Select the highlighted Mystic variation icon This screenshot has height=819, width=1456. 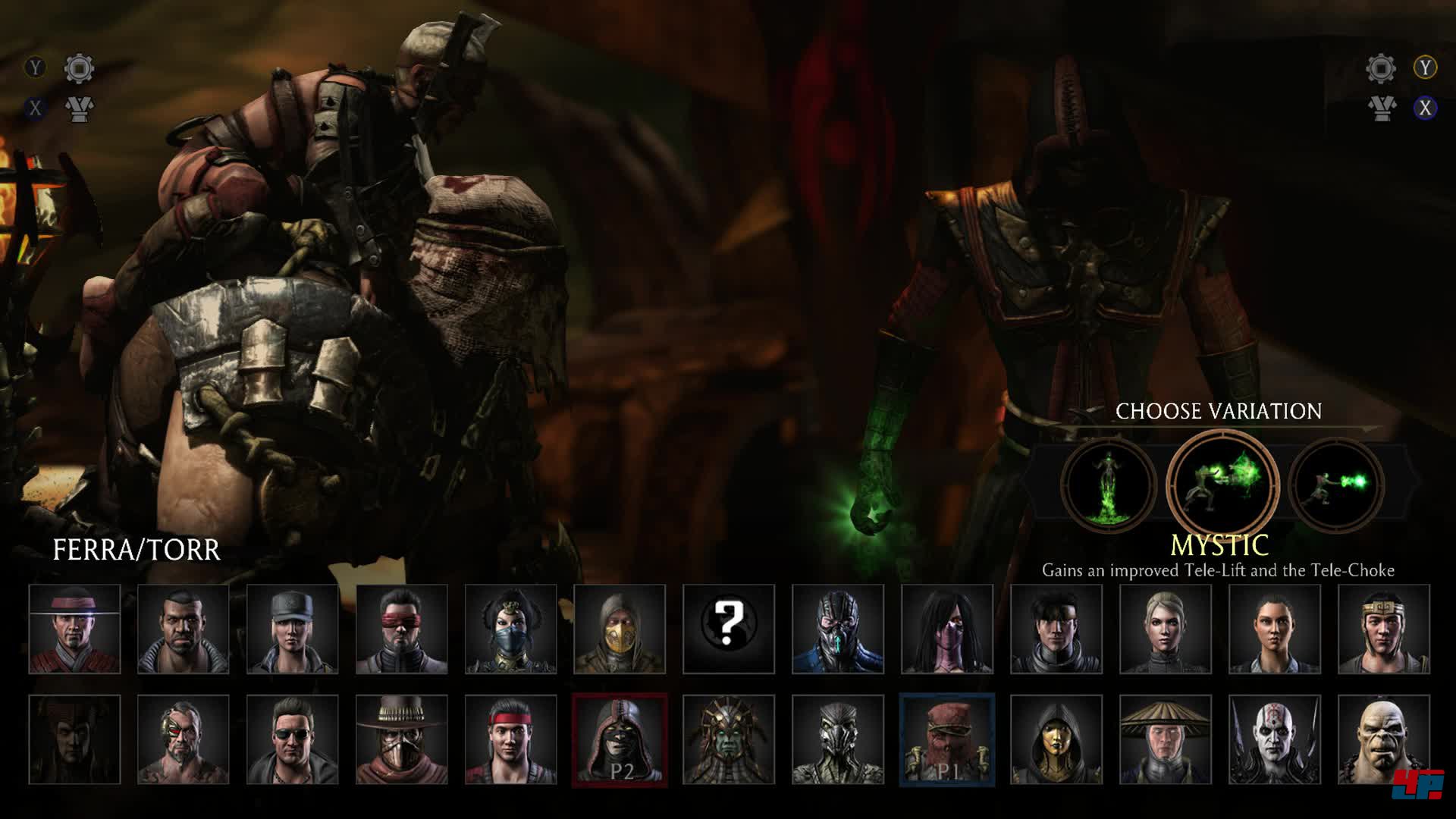click(1222, 483)
